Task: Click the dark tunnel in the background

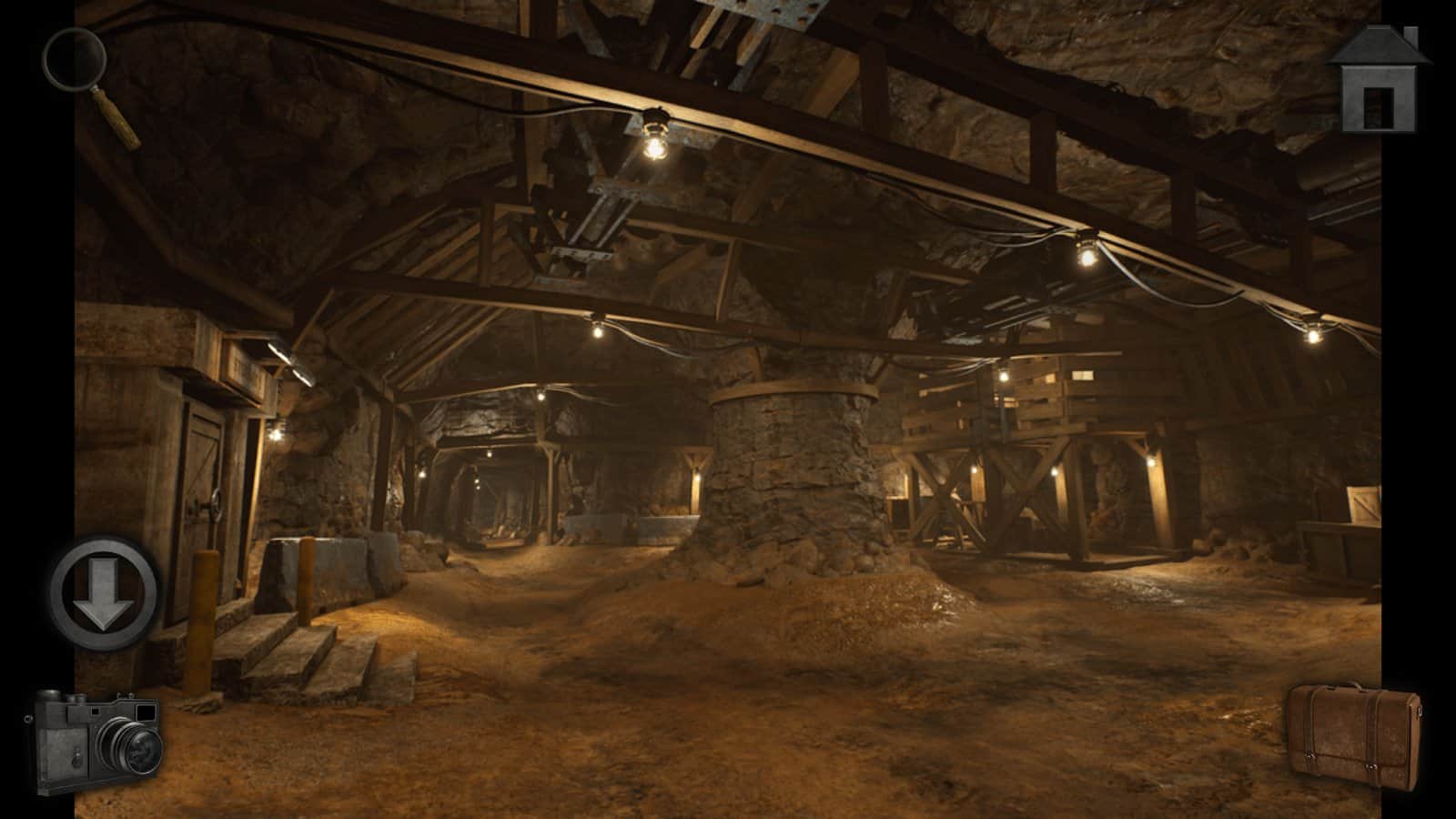Action: (496, 496)
